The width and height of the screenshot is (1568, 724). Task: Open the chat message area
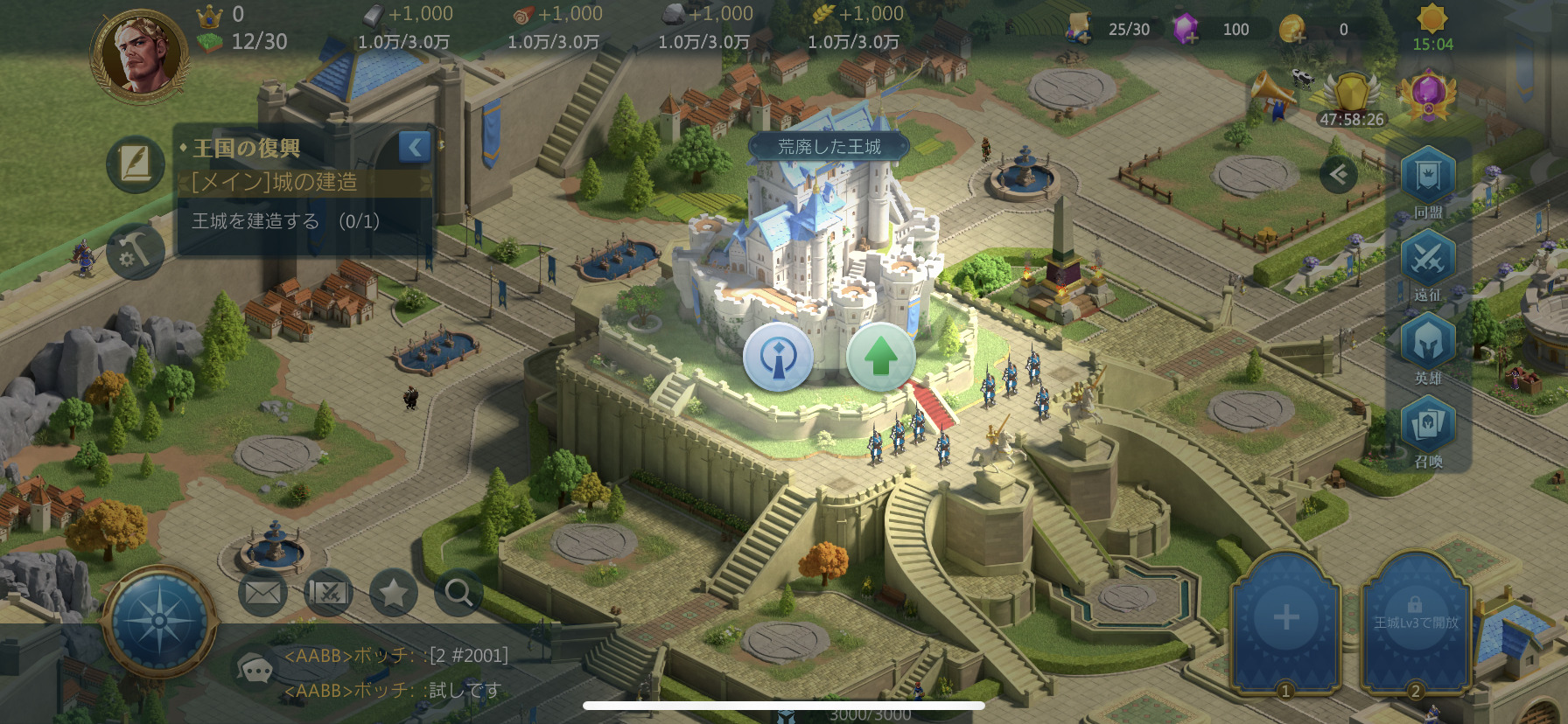coord(394,672)
